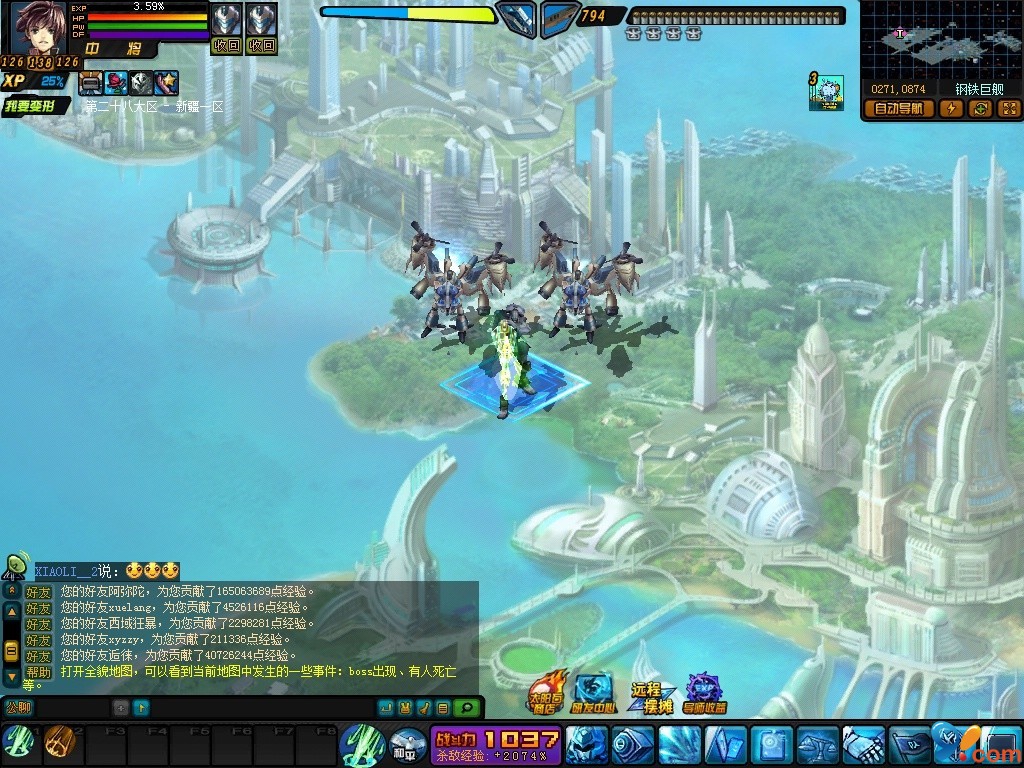1024x768 pixels.
Task: Open the rose buff icon
Action: pyautogui.click(x=116, y=83)
